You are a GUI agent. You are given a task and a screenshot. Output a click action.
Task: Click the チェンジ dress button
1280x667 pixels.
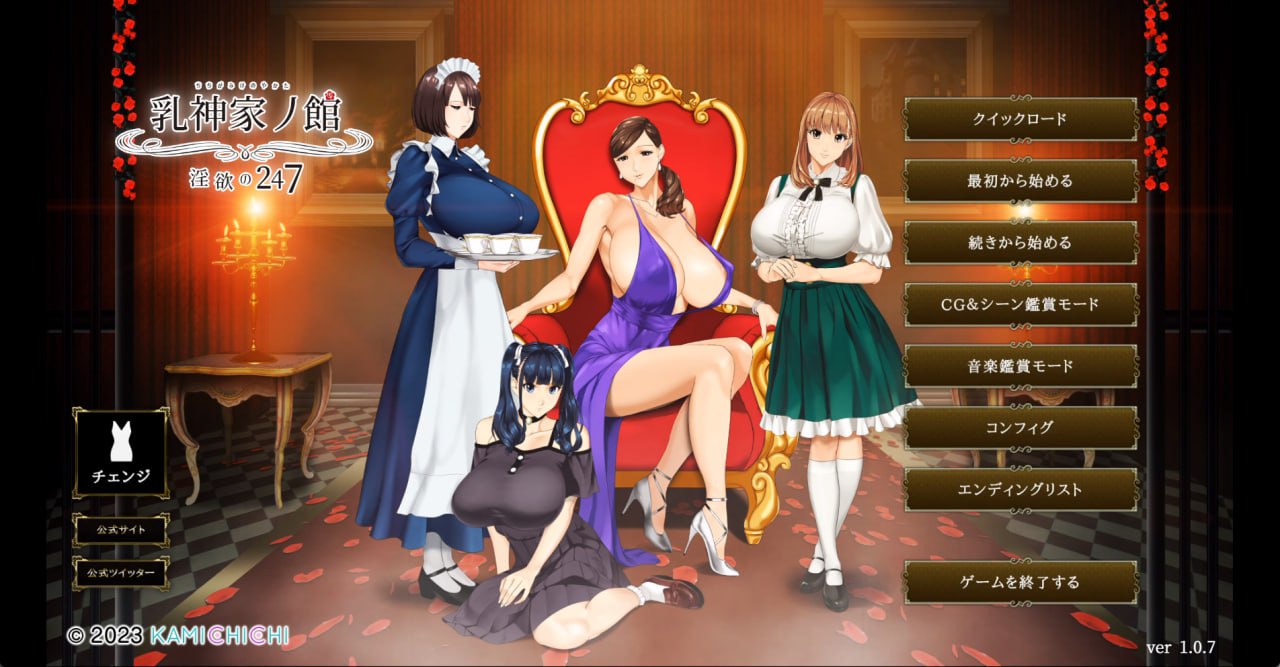tap(121, 452)
